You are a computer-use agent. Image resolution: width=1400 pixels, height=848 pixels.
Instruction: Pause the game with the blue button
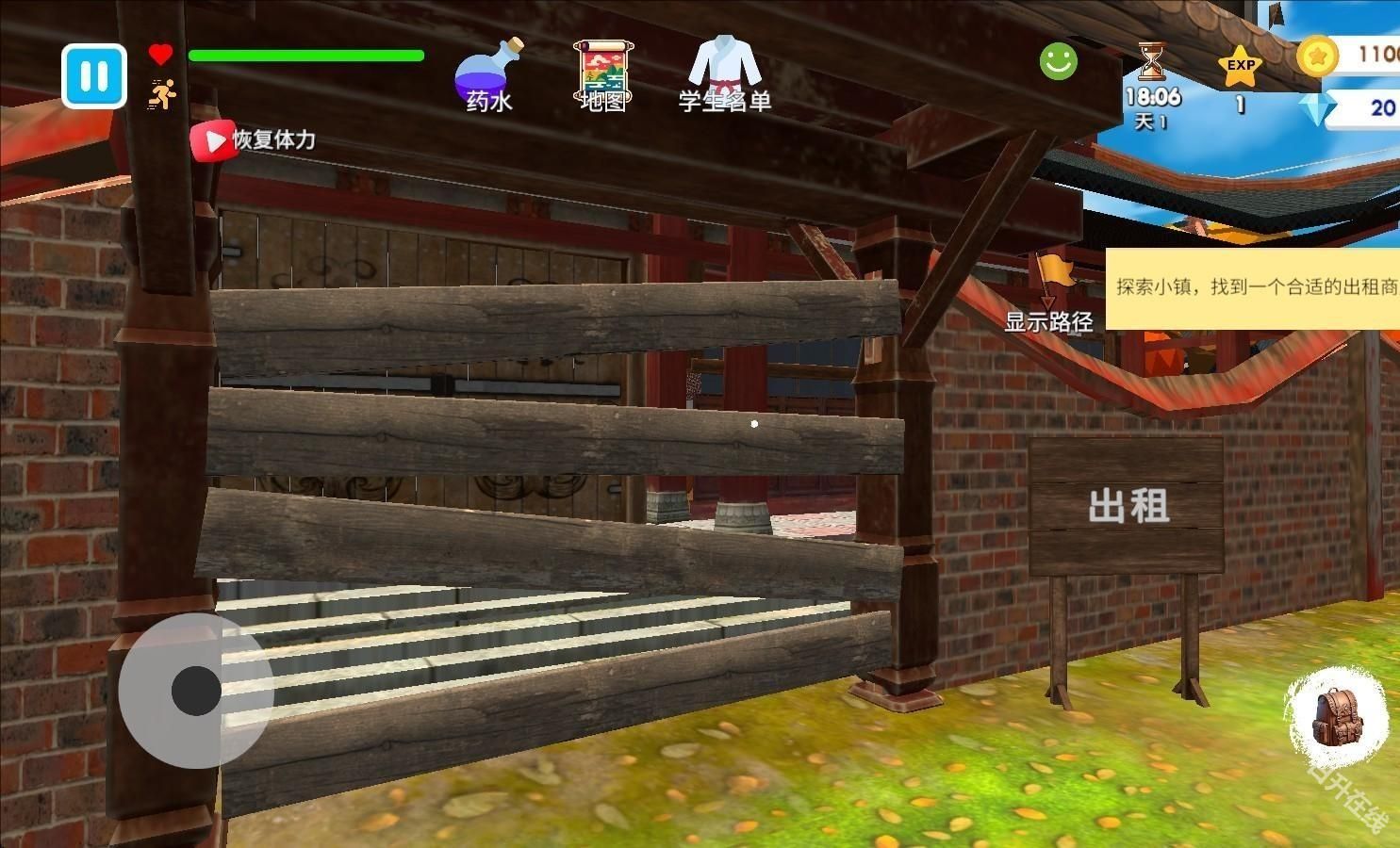[94, 76]
